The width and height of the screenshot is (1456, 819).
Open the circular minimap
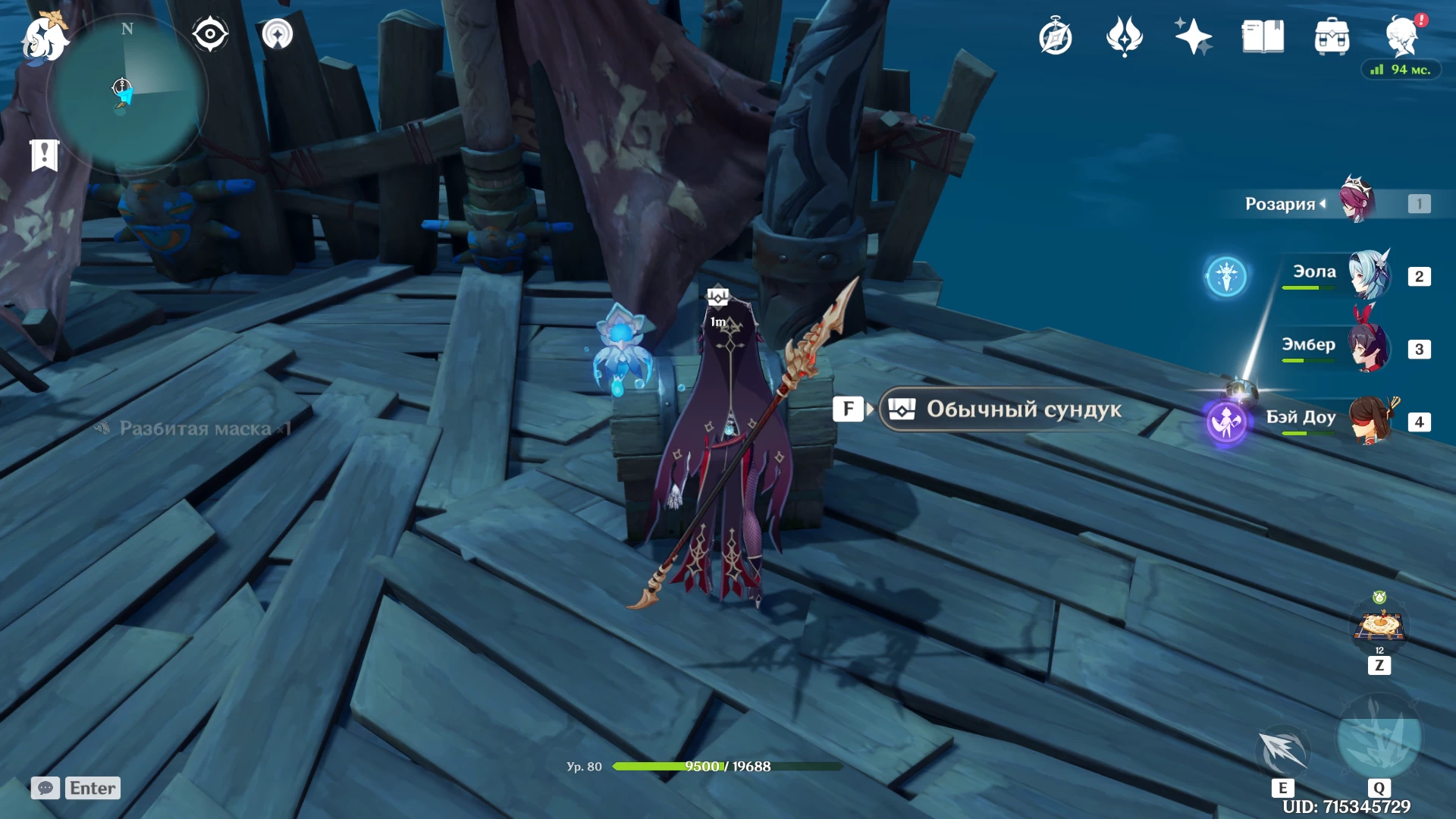(127, 95)
